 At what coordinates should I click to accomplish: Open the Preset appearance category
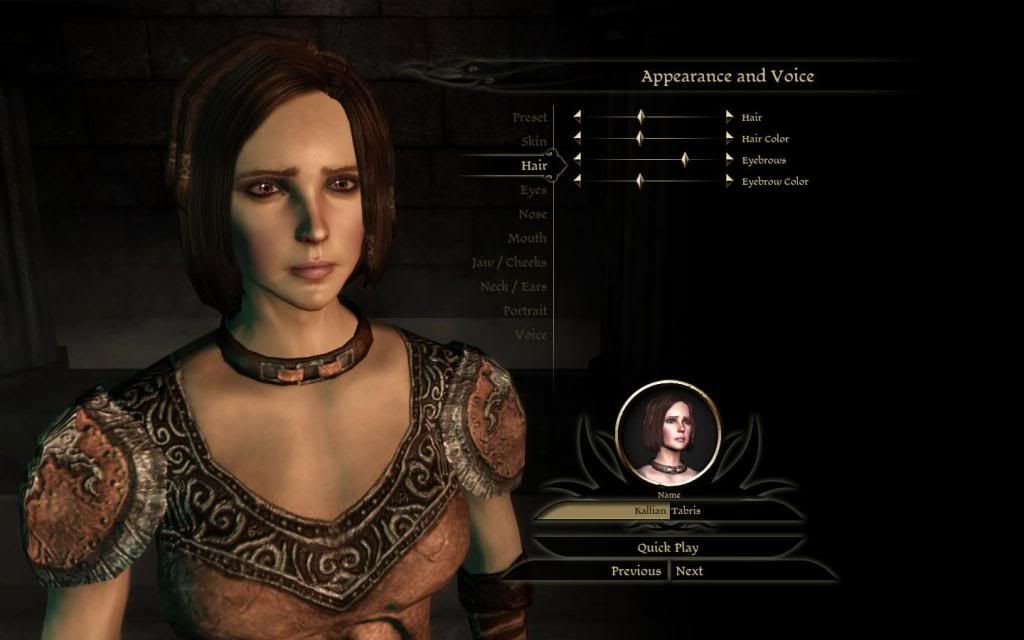529,118
